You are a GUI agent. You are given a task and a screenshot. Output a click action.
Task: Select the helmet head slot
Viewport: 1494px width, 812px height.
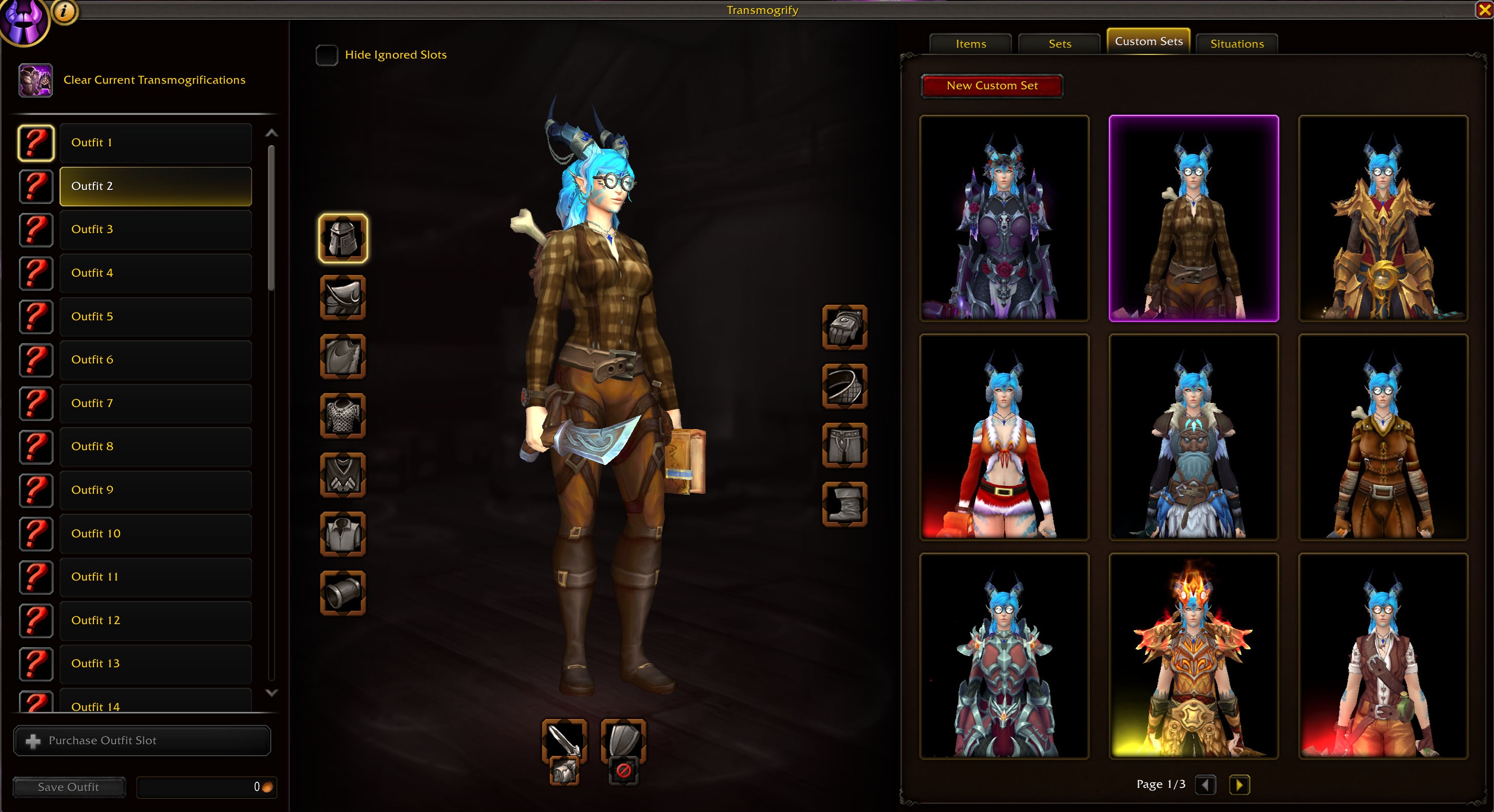[343, 238]
